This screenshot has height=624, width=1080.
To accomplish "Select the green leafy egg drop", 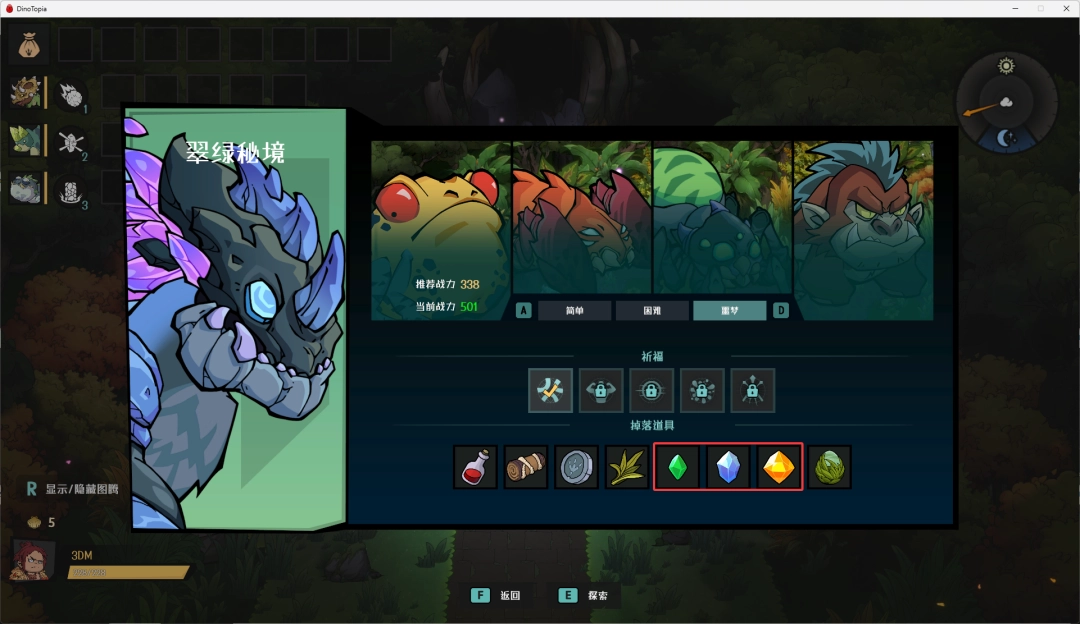I will click(830, 467).
